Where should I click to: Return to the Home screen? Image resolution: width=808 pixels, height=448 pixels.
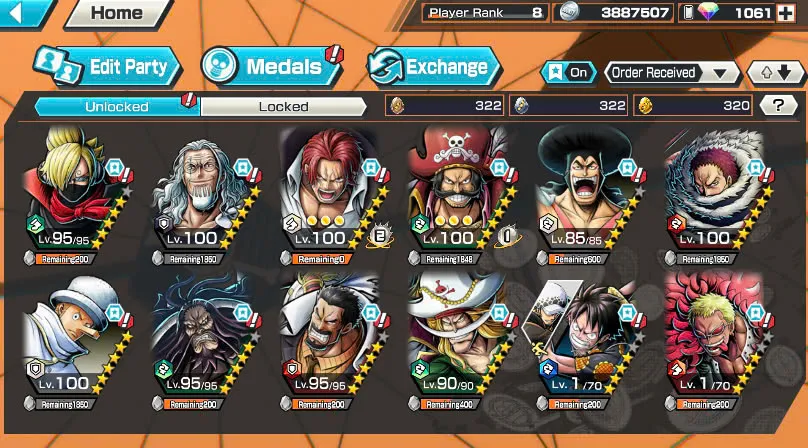point(115,14)
